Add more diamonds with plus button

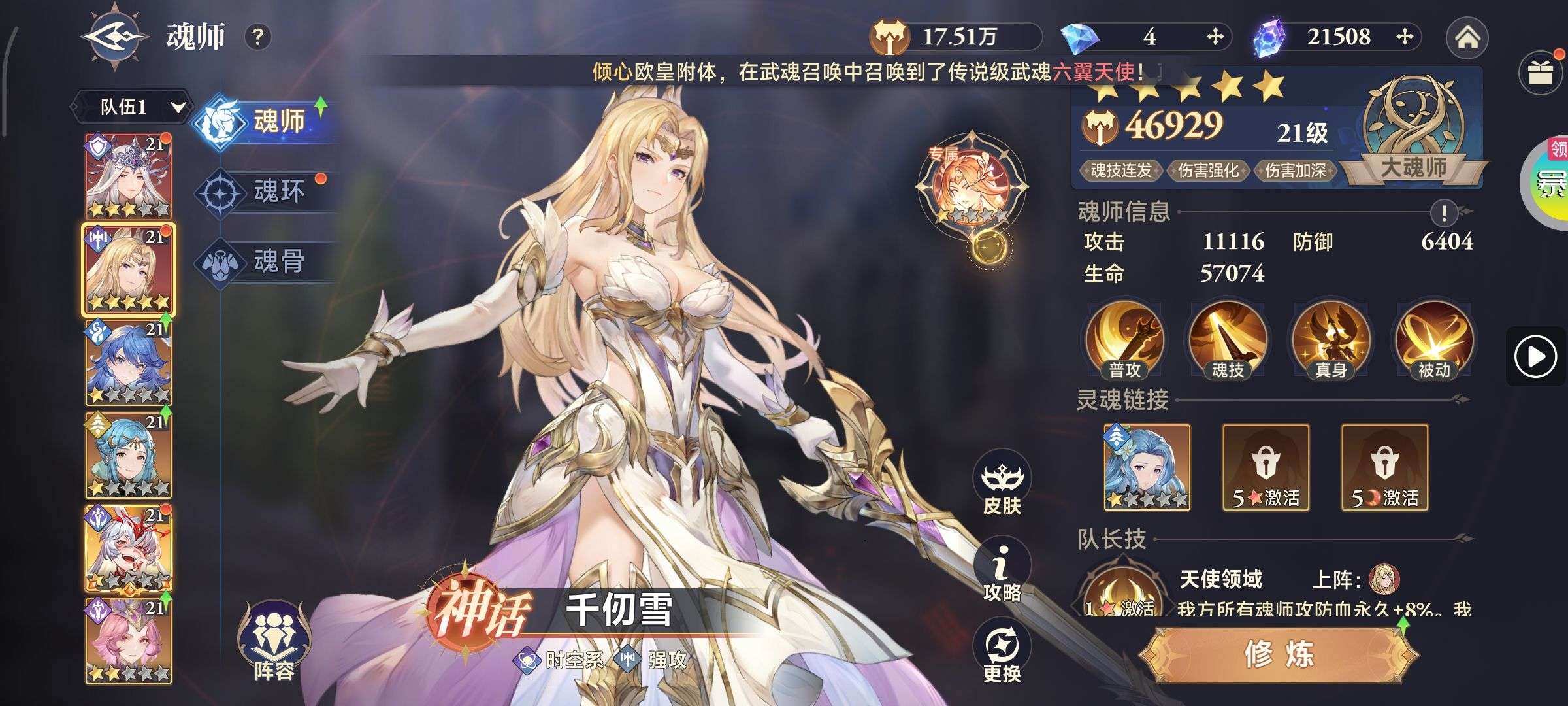(1215, 37)
